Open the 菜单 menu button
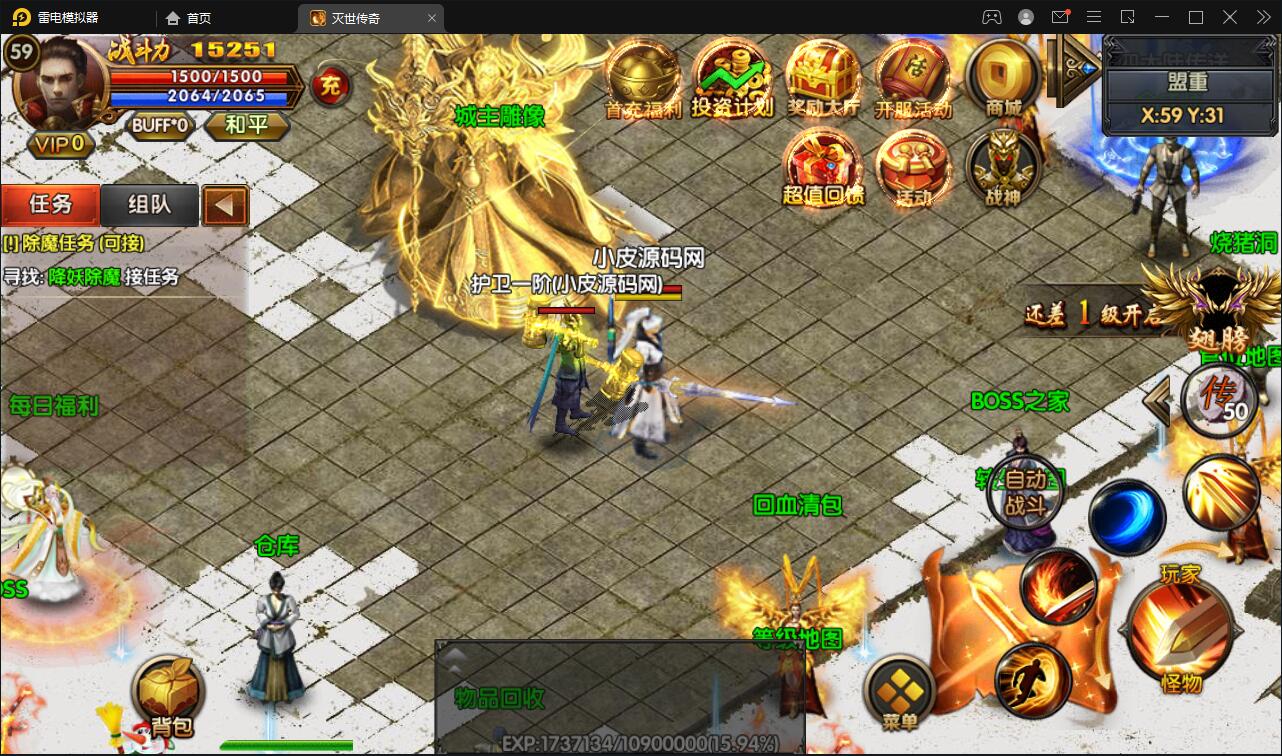Image resolution: width=1282 pixels, height=756 pixels. tap(899, 693)
